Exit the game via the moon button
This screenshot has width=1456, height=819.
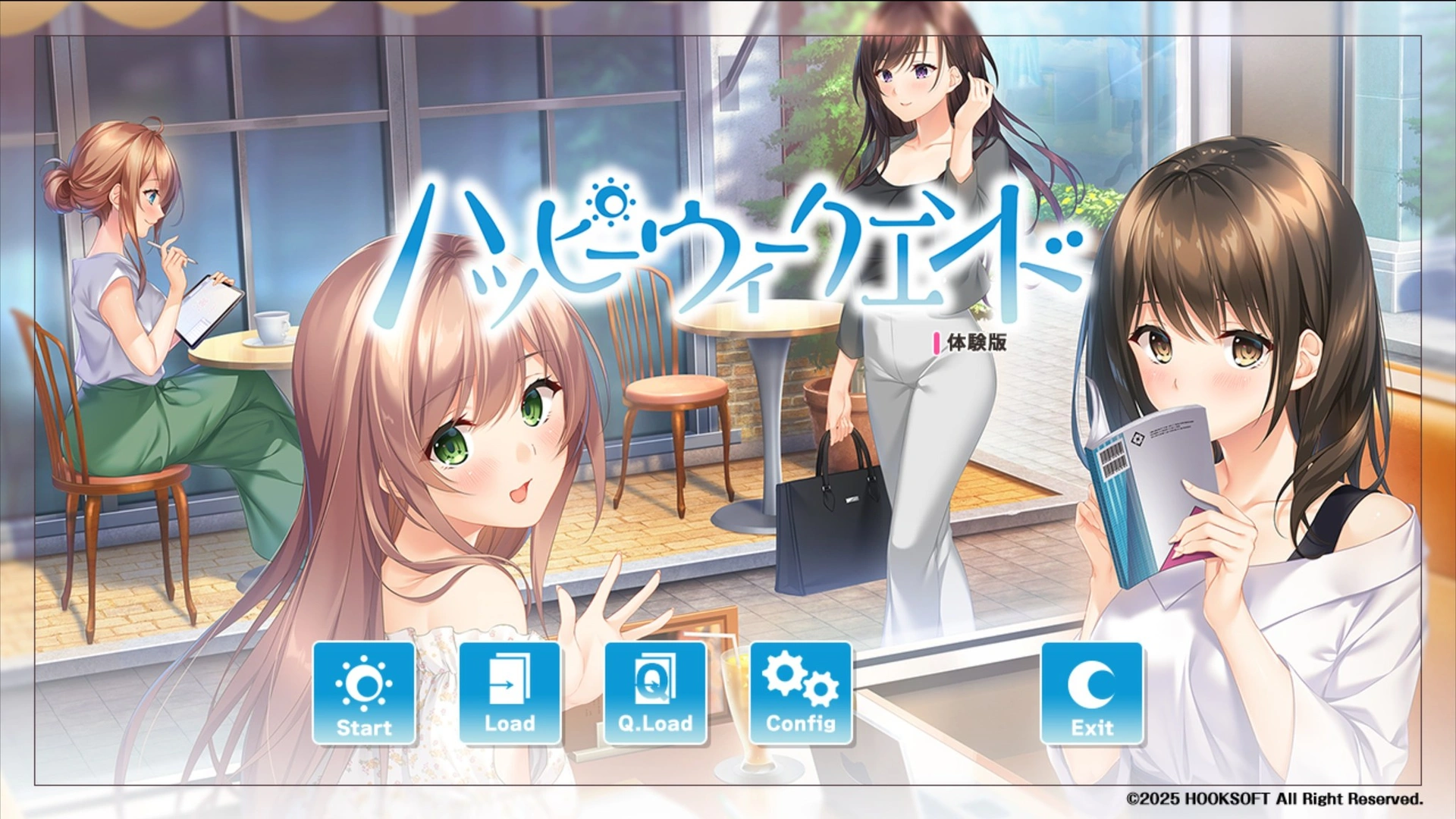point(1092,694)
